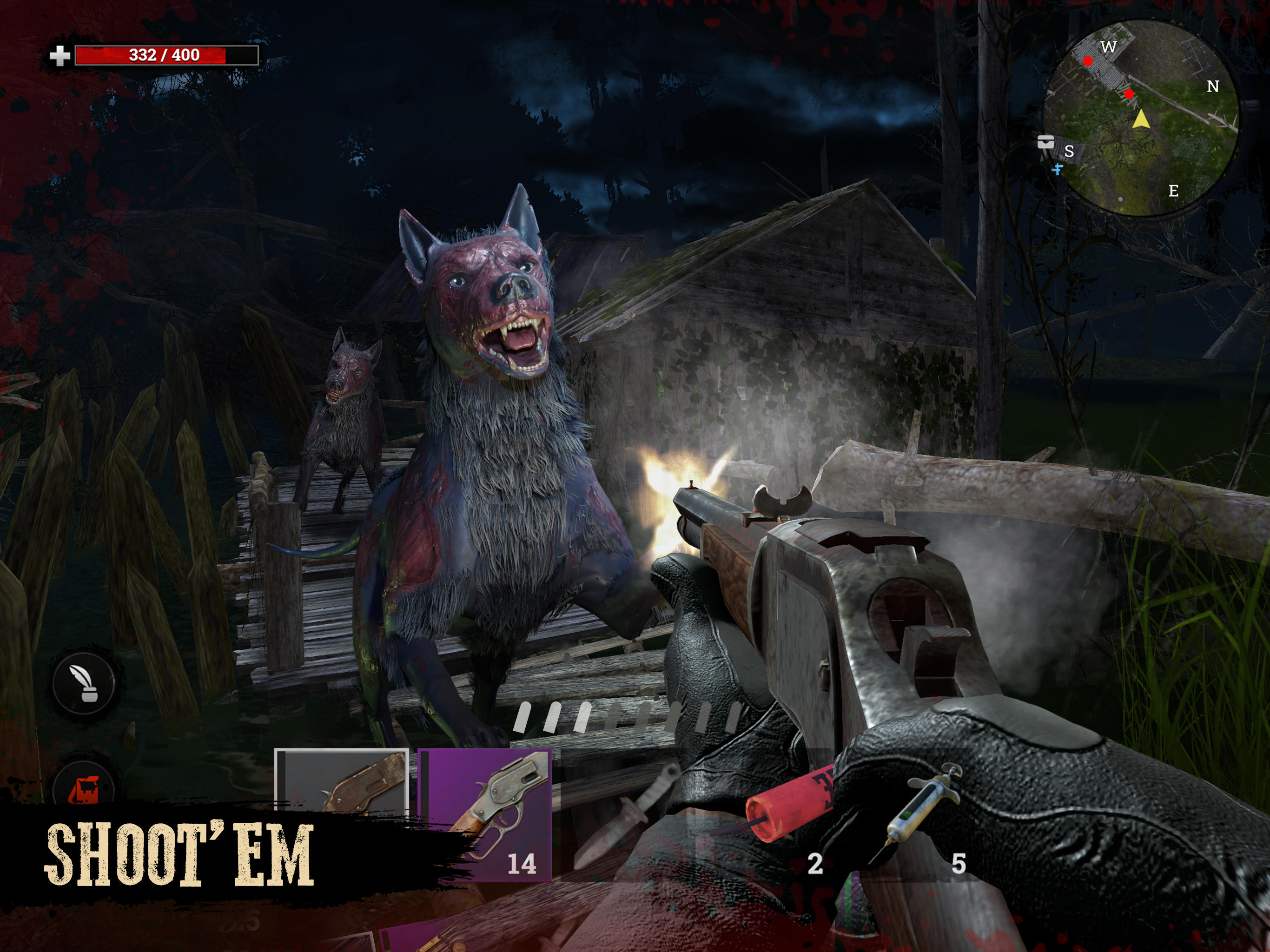The height and width of the screenshot is (952, 1270).
Task: Tap the backpack marker on the minimap
Action: point(1045,141)
